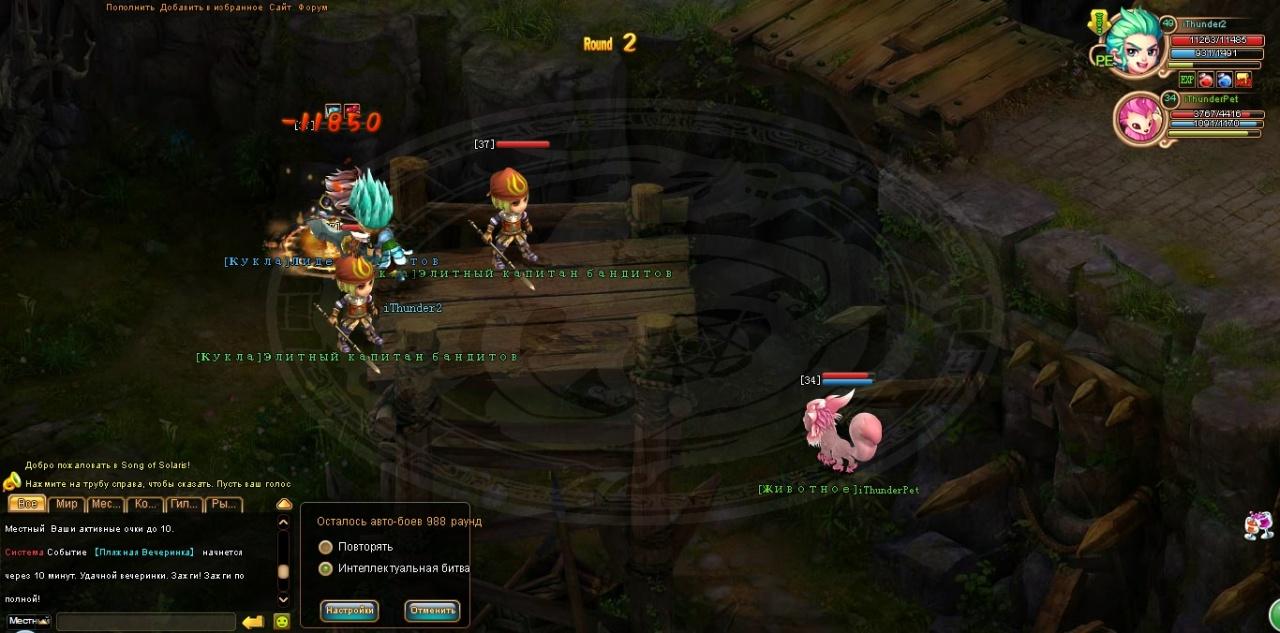This screenshot has width=1280, height=633.
Task: Choose the Интеллектуальная битва option
Action: coord(326,568)
